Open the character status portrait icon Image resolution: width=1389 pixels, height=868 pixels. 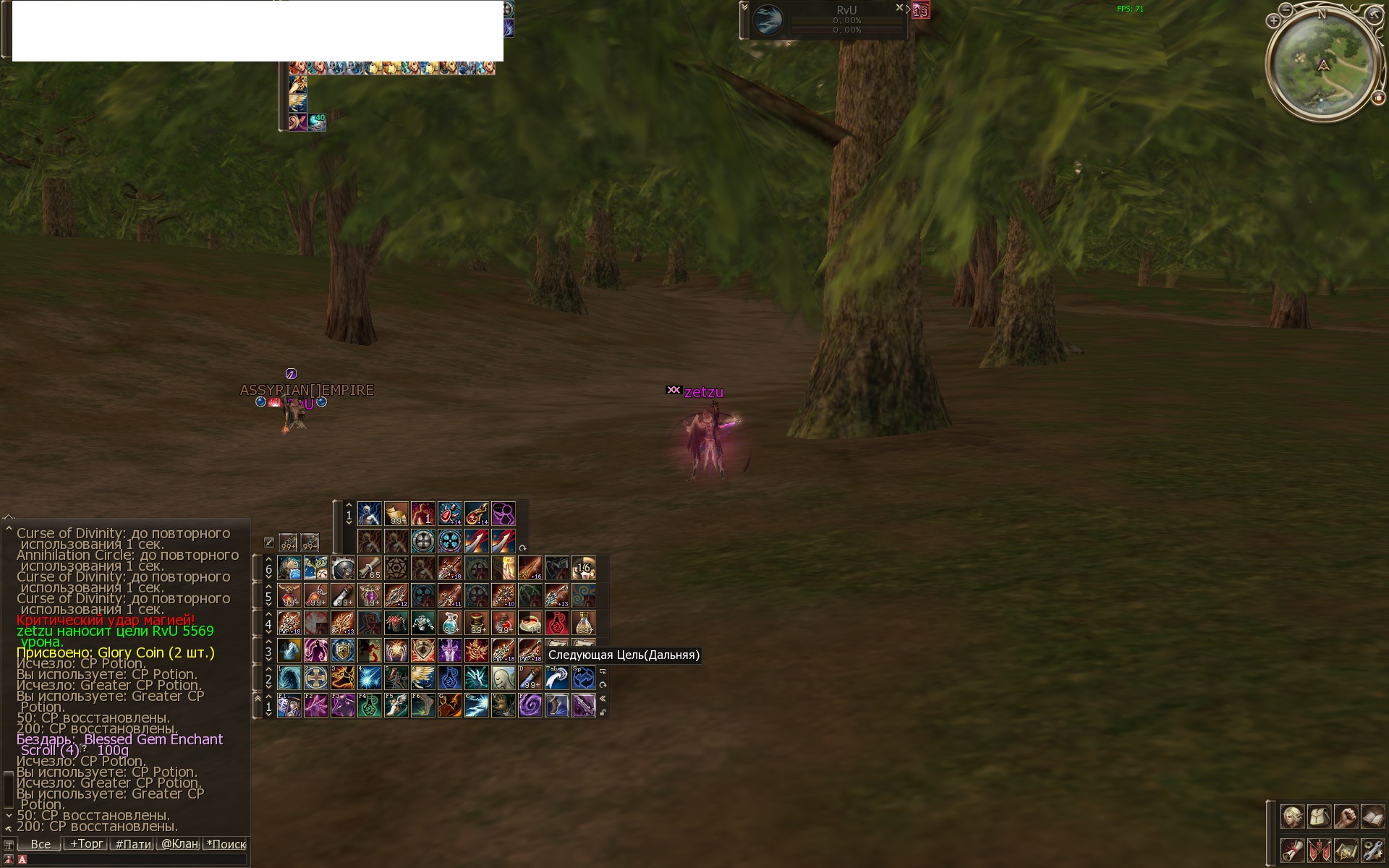[1292, 817]
